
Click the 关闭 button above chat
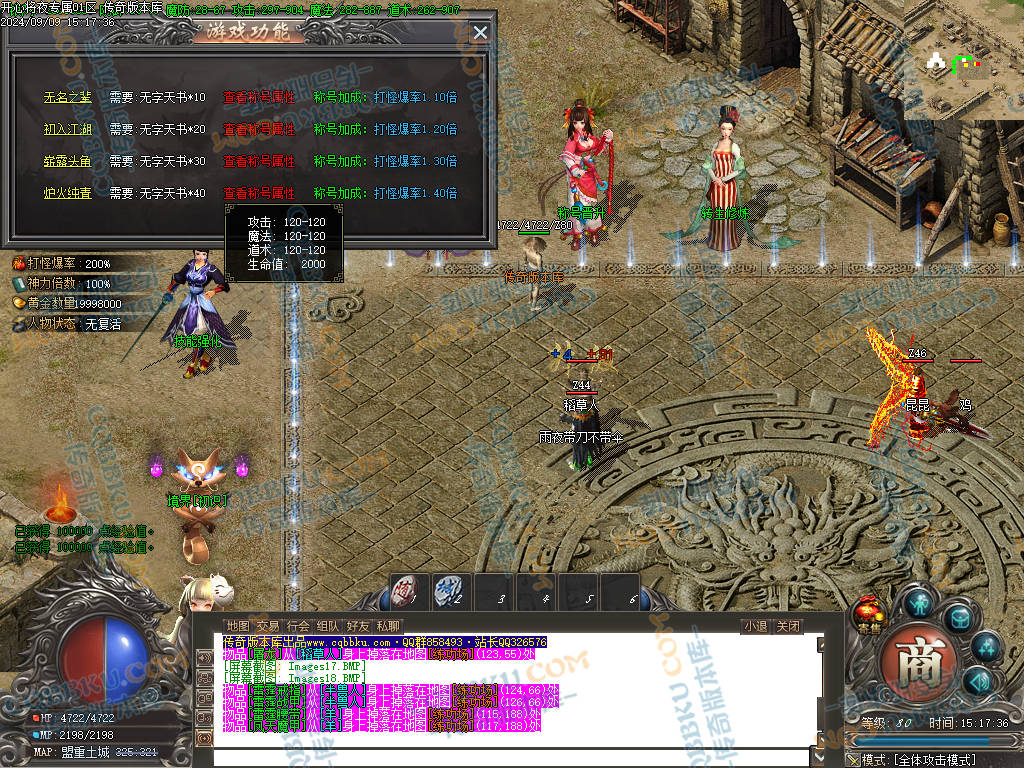click(x=788, y=627)
